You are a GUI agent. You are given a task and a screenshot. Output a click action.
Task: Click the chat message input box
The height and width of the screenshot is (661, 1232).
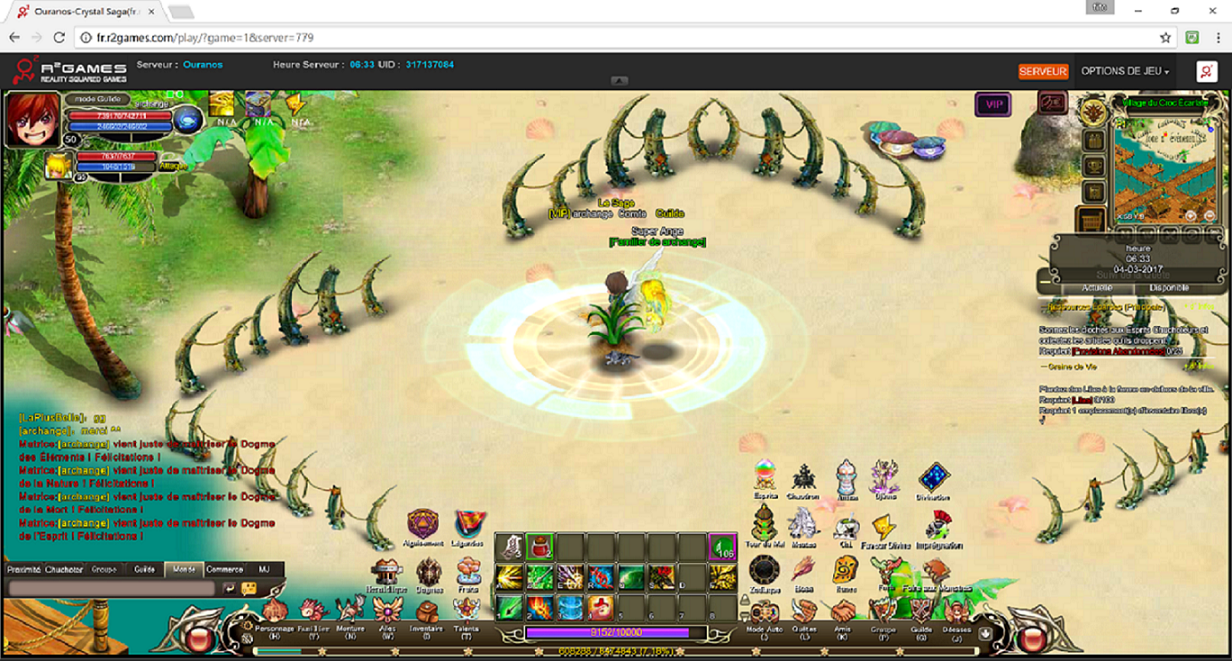tap(110, 589)
